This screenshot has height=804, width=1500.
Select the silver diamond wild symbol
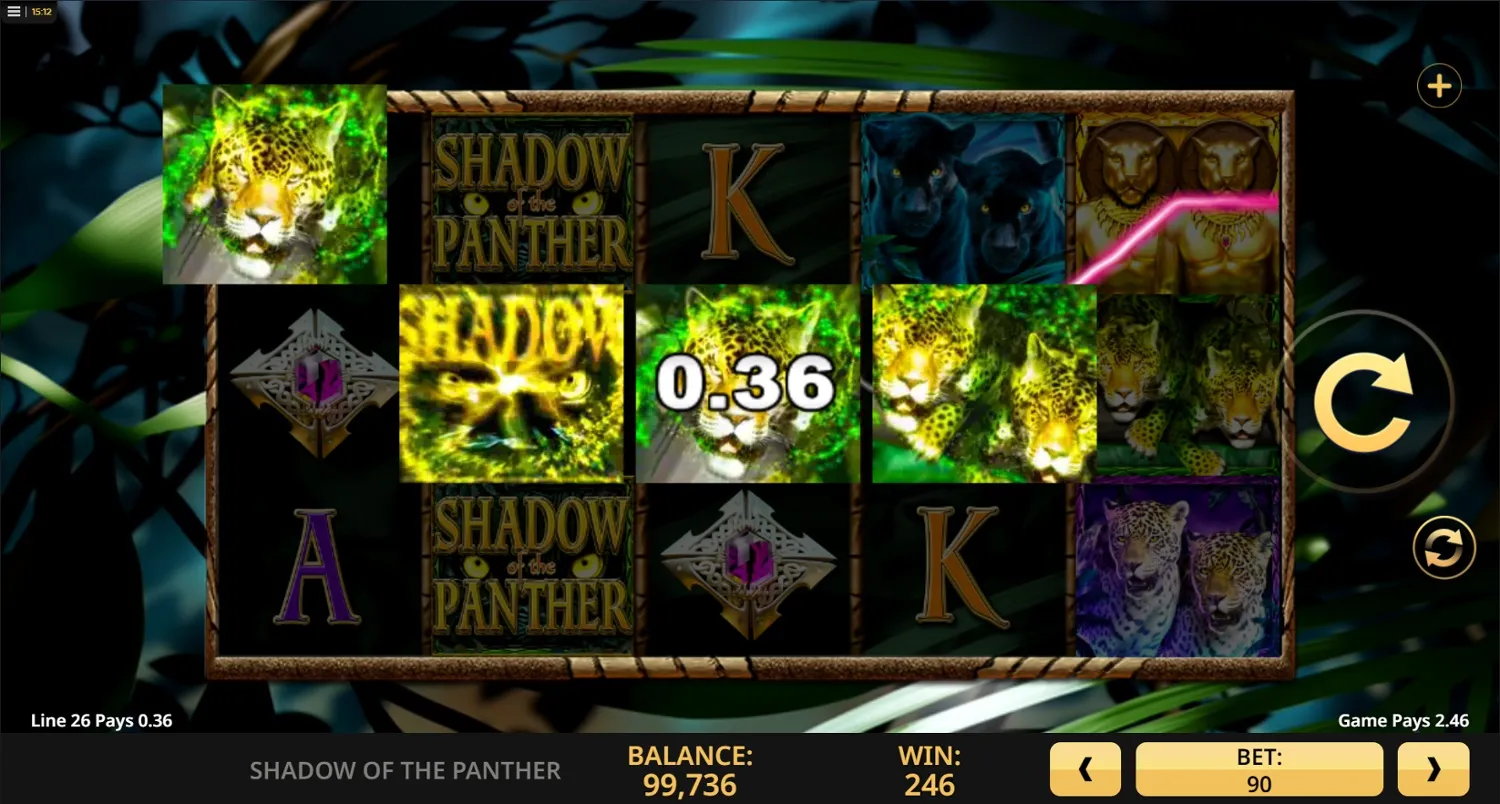315,385
